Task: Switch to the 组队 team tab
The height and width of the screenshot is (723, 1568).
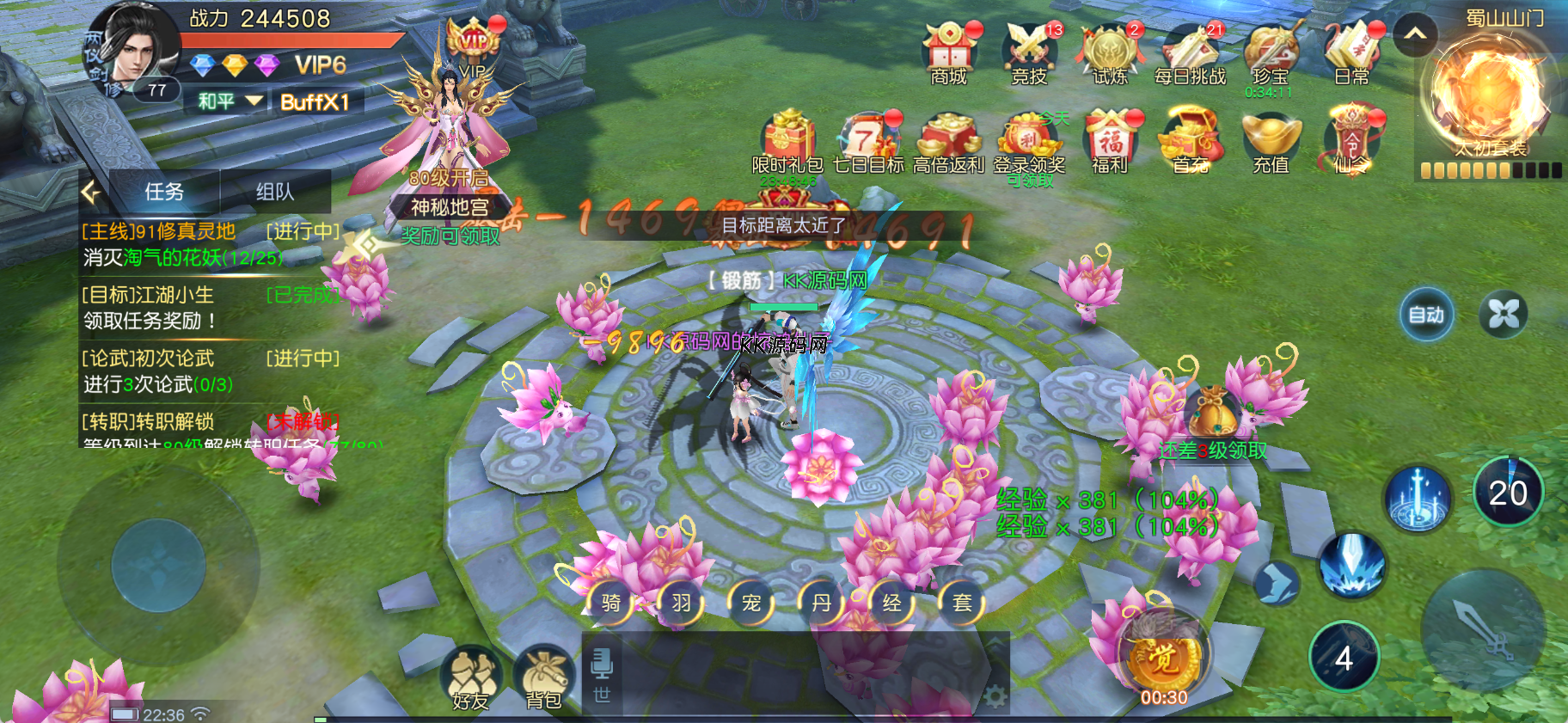Action: tap(275, 192)
